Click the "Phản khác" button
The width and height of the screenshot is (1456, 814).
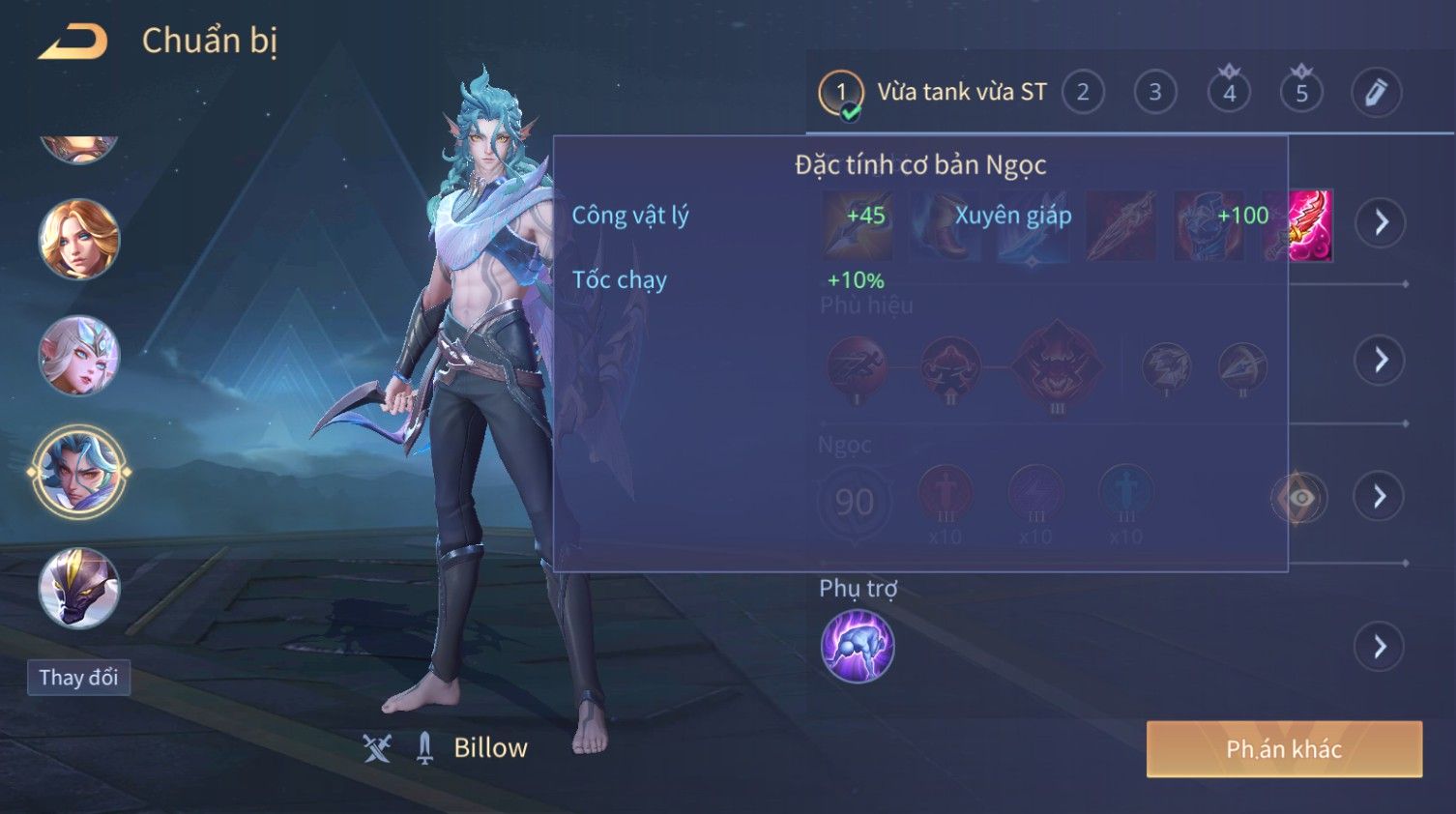[x=1284, y=749]
